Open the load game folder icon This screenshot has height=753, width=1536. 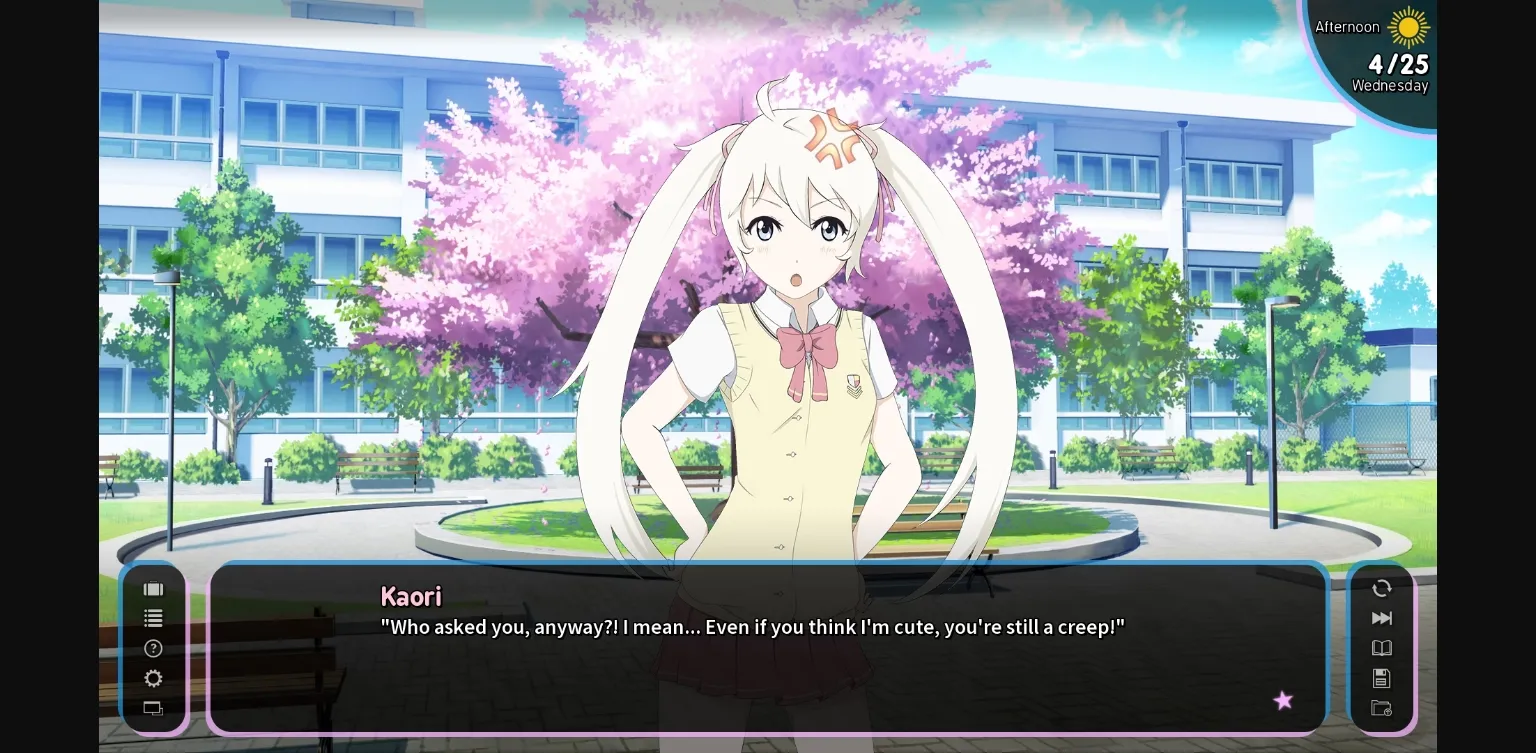pyautogui.click(x=1381, y=708)
